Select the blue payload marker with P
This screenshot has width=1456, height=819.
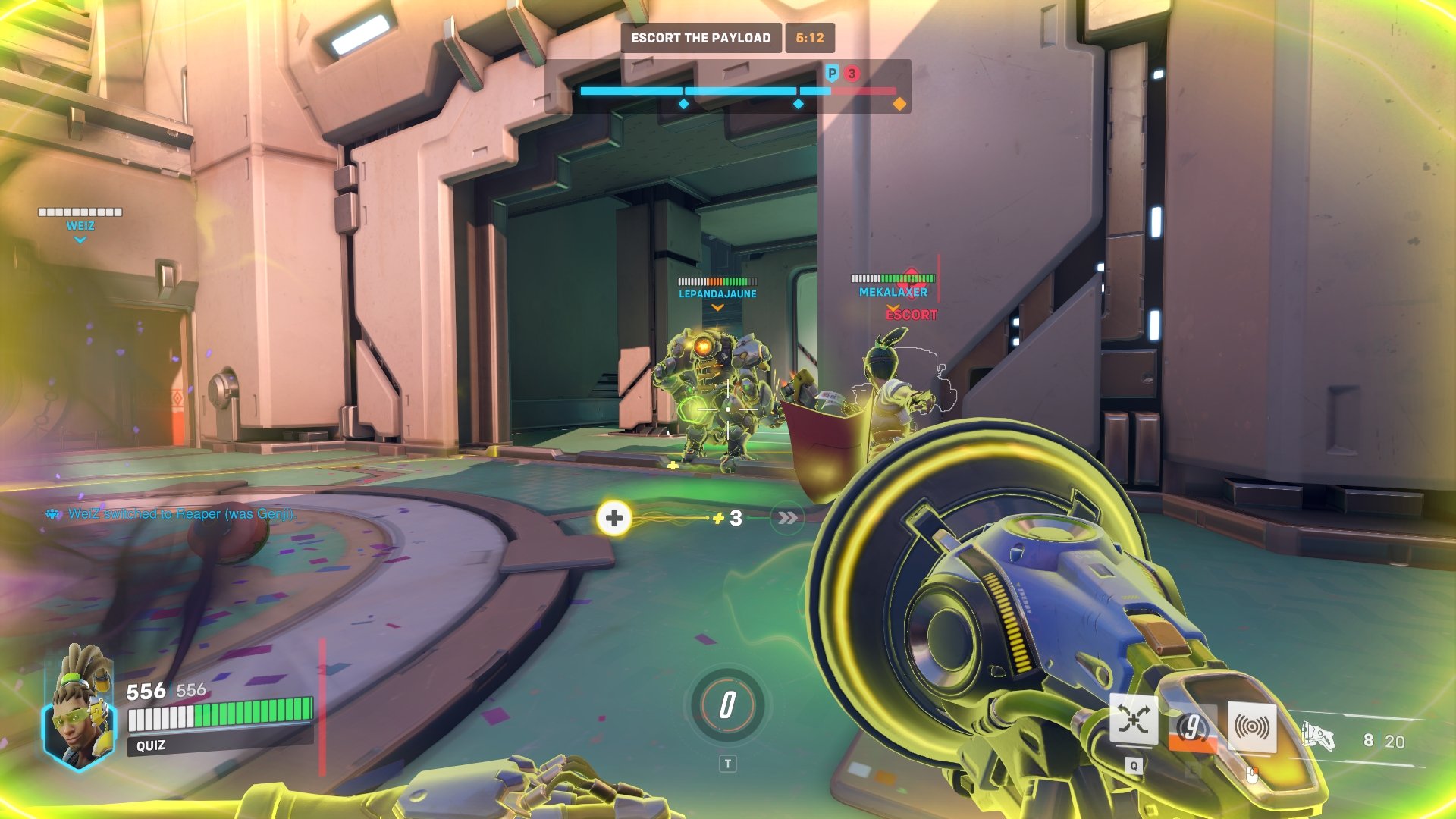(832, 74)
